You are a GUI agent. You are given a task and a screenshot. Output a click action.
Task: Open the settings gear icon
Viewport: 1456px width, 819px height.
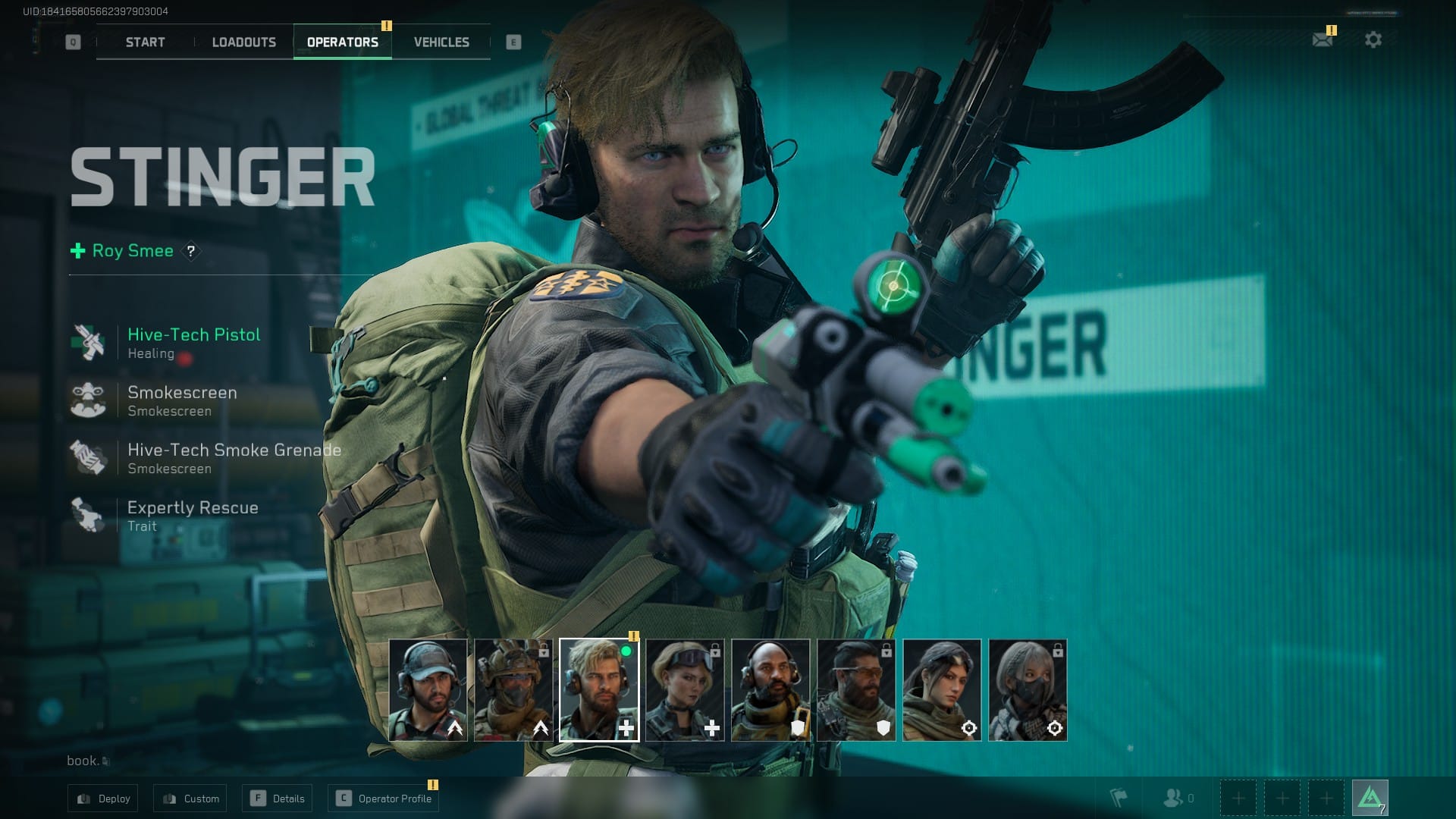pos(1373,39)
